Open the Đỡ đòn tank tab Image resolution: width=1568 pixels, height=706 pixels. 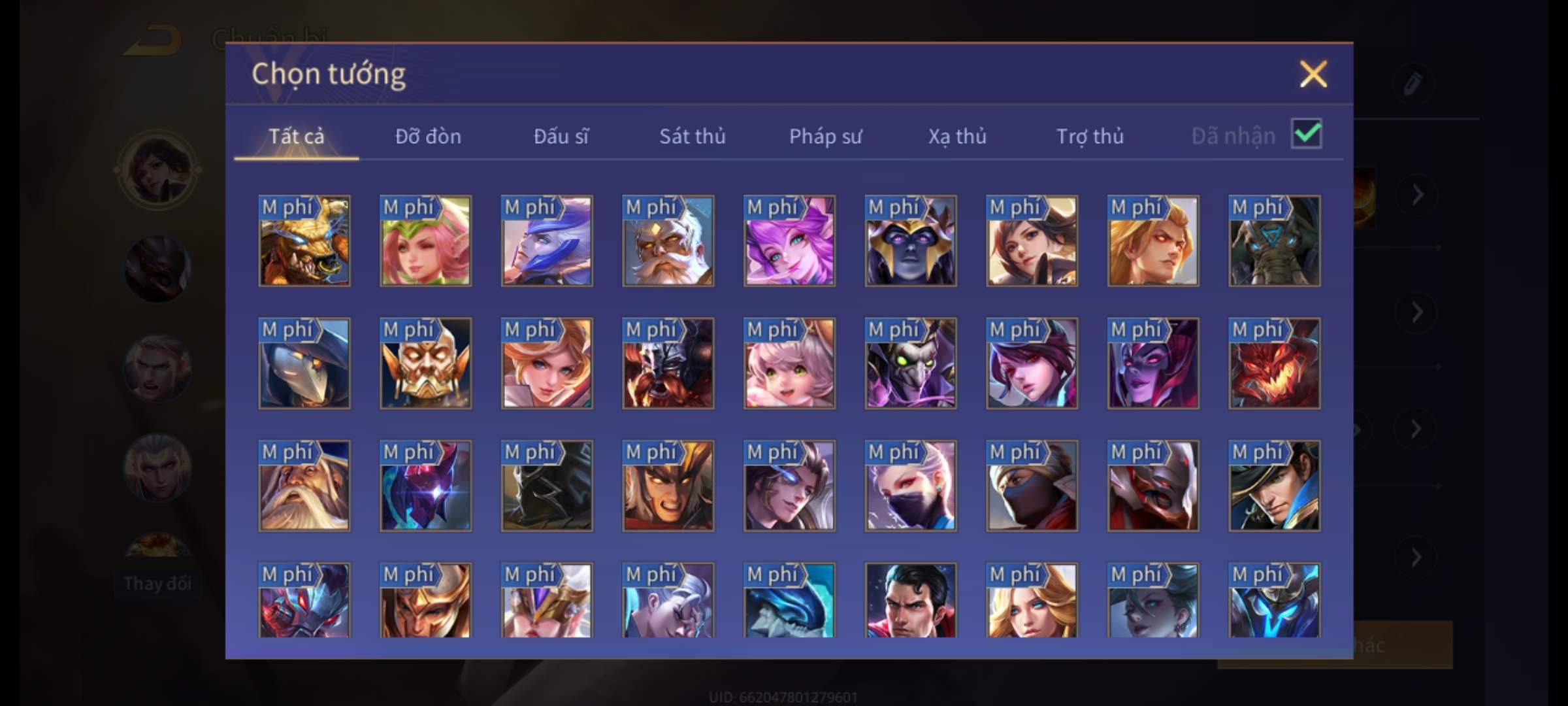428,136
